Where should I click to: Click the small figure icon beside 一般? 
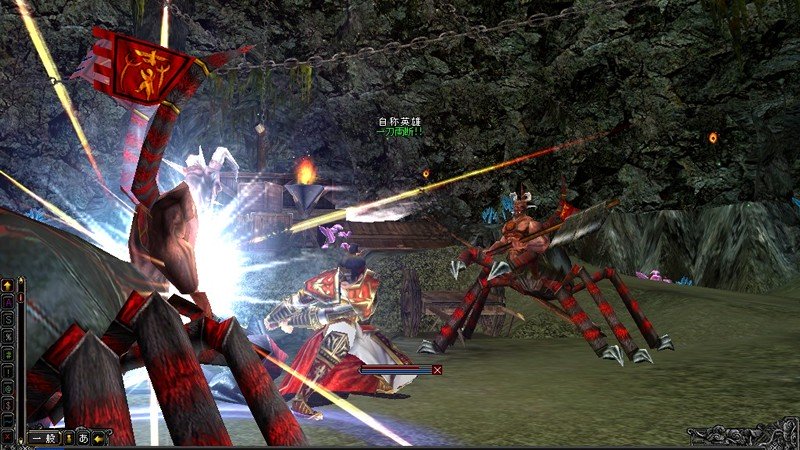[68, 438]
